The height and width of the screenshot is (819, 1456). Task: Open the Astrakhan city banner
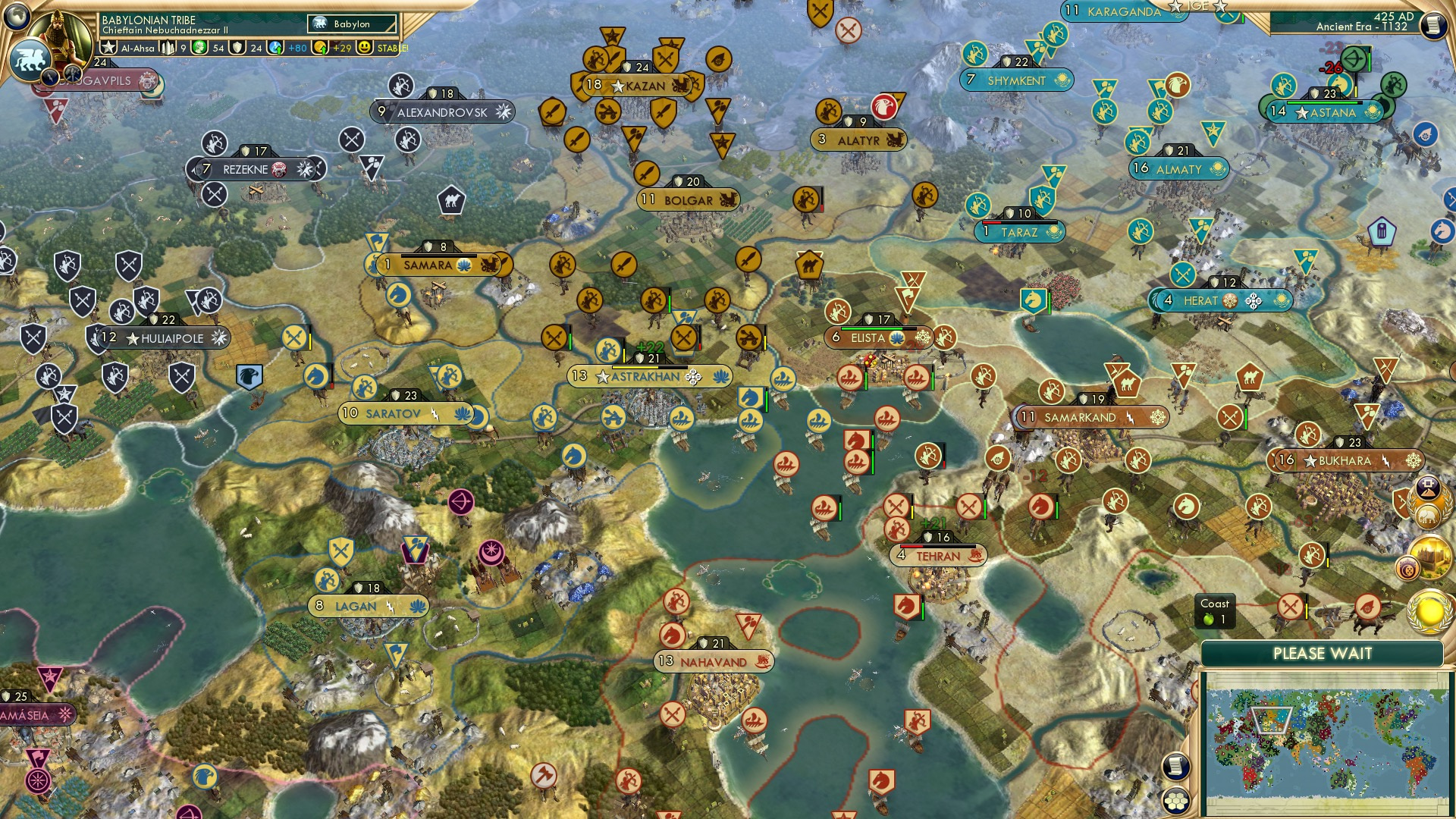648,375
